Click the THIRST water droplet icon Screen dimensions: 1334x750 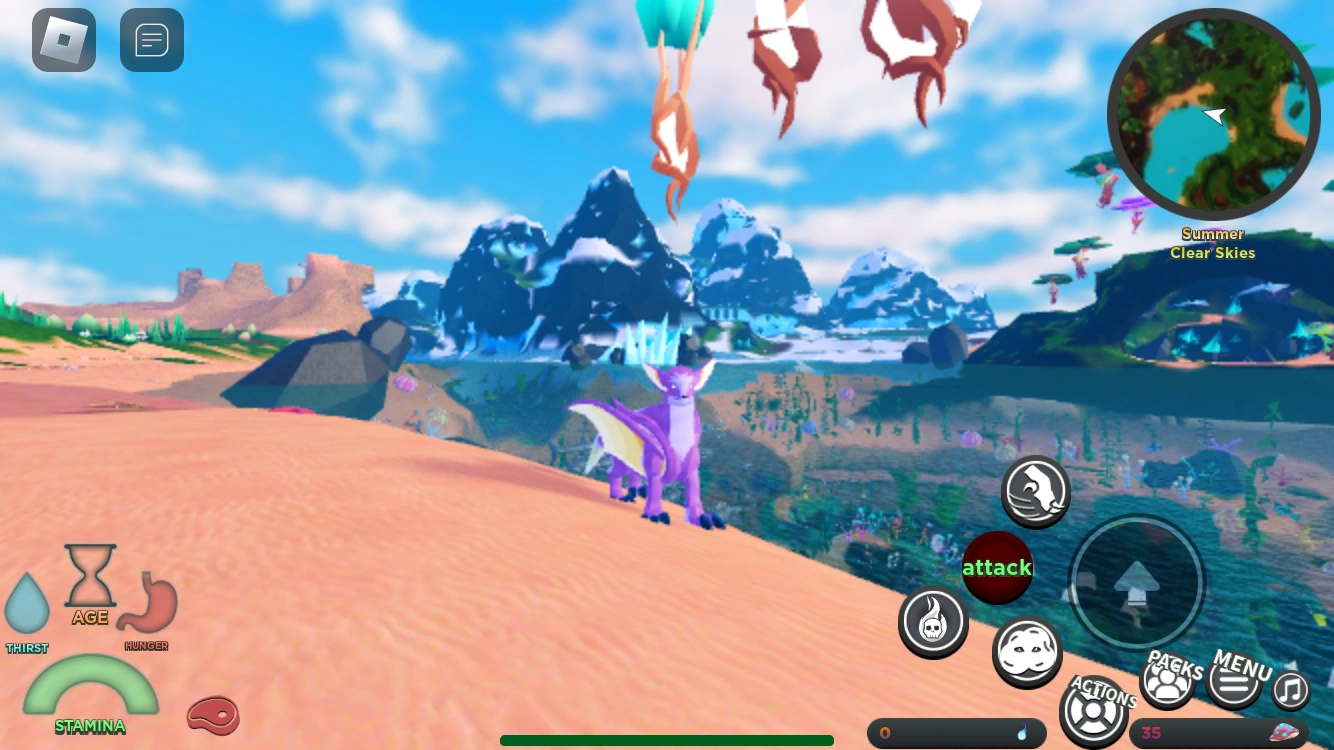click(27, 605)
